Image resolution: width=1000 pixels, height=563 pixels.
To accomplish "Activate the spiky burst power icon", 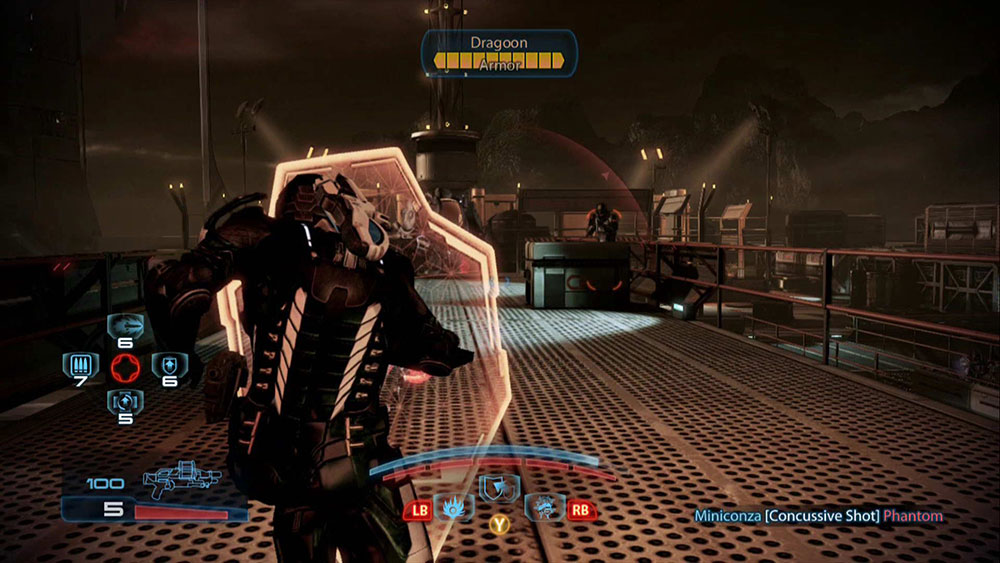I will pyautogui.click(x=544, y=508).
